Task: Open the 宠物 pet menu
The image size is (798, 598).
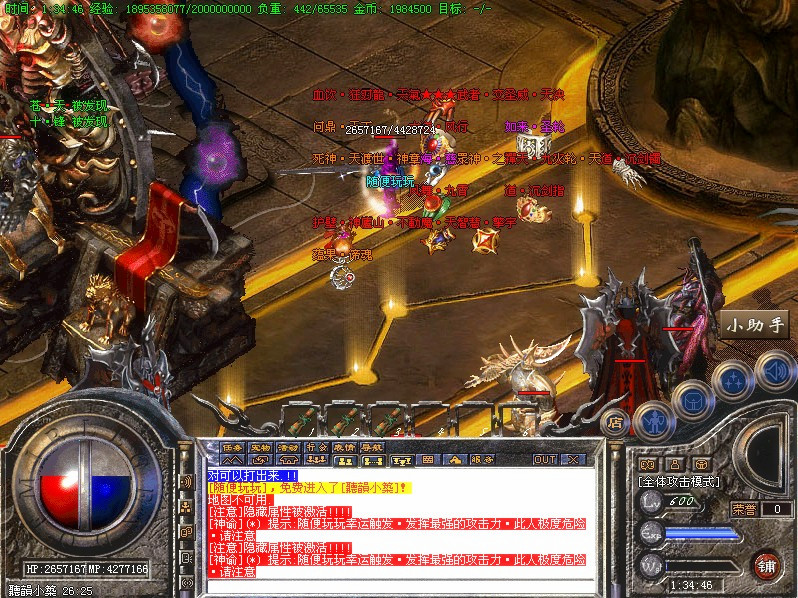Action: click(260, 447)
